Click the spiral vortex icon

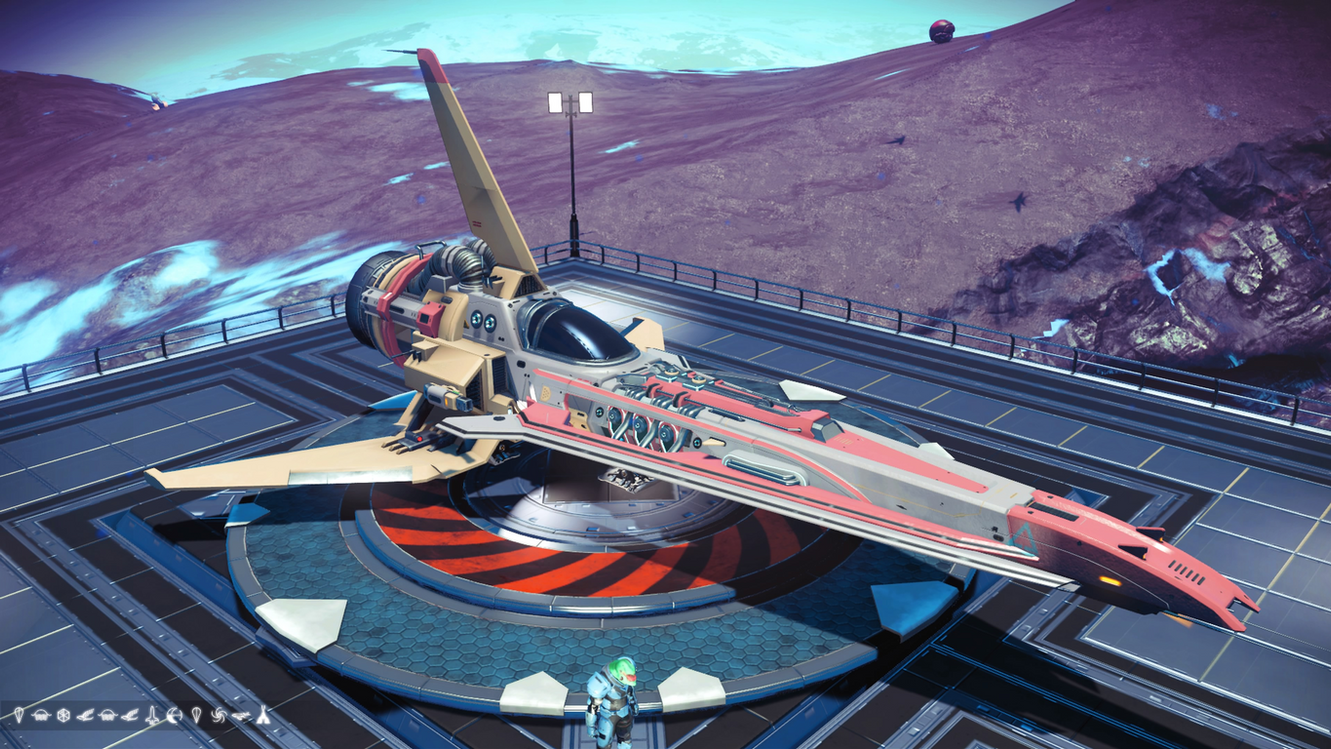click(x=218, y=716)
